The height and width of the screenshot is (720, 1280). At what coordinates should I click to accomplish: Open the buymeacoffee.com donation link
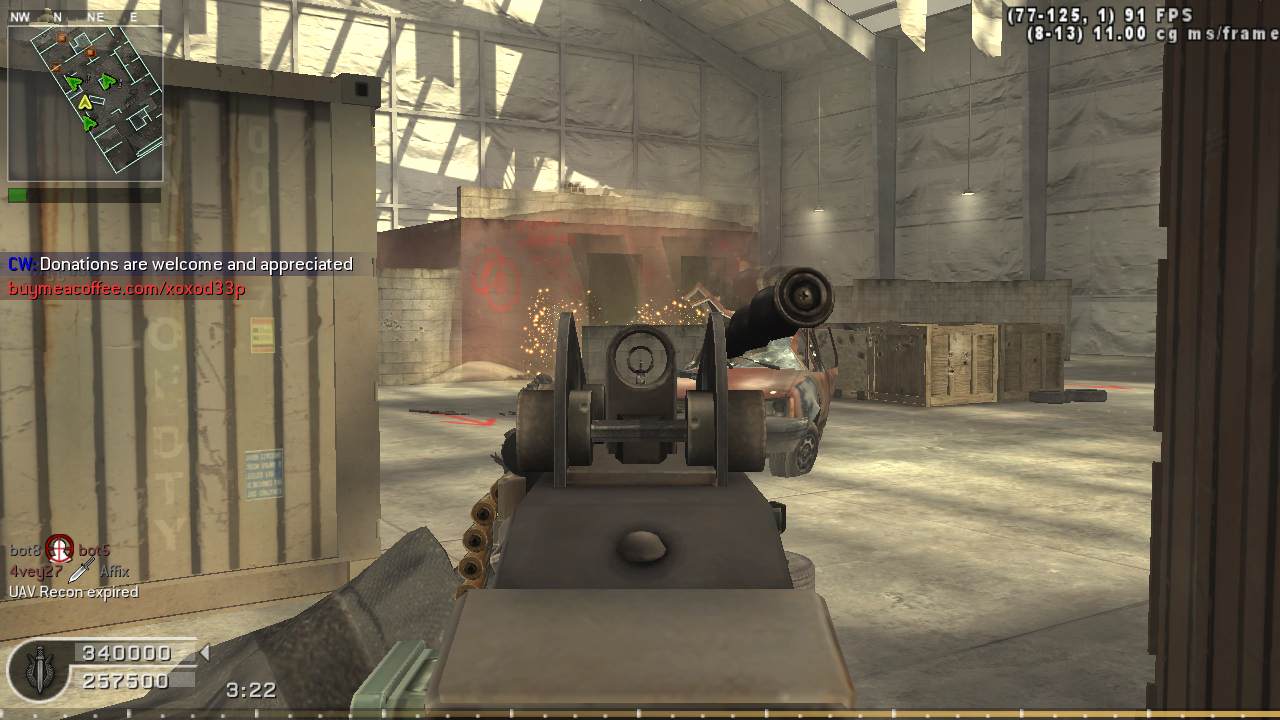click(x=127, y=289)
